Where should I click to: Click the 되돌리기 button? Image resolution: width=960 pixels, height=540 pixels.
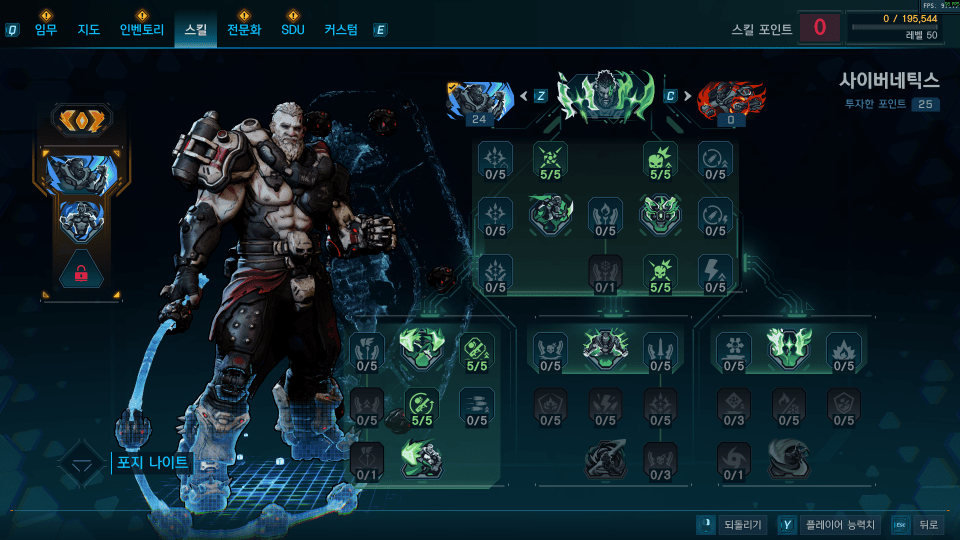pos(732,525)
